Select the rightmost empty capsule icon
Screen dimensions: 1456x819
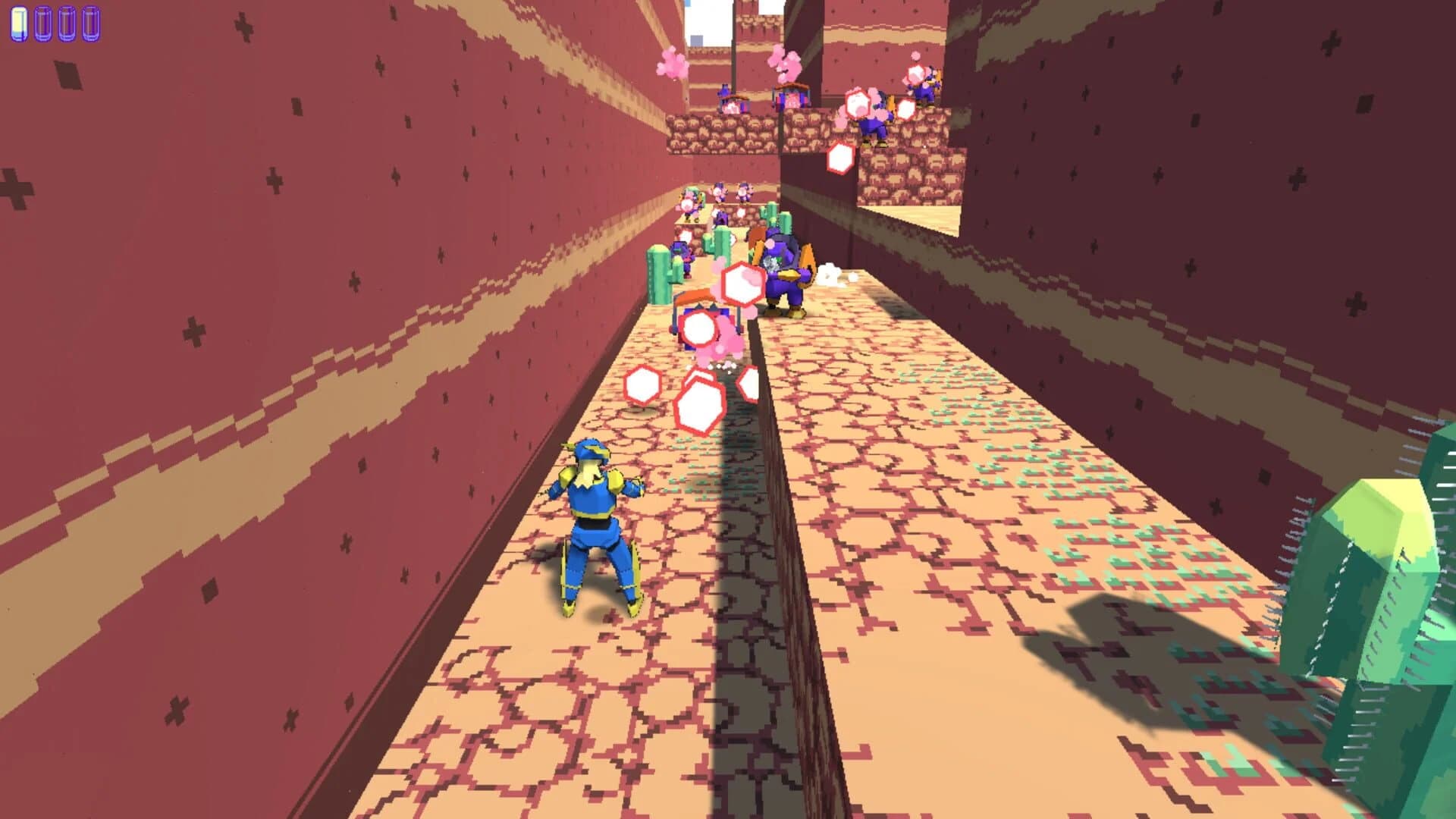pos(90,21)
